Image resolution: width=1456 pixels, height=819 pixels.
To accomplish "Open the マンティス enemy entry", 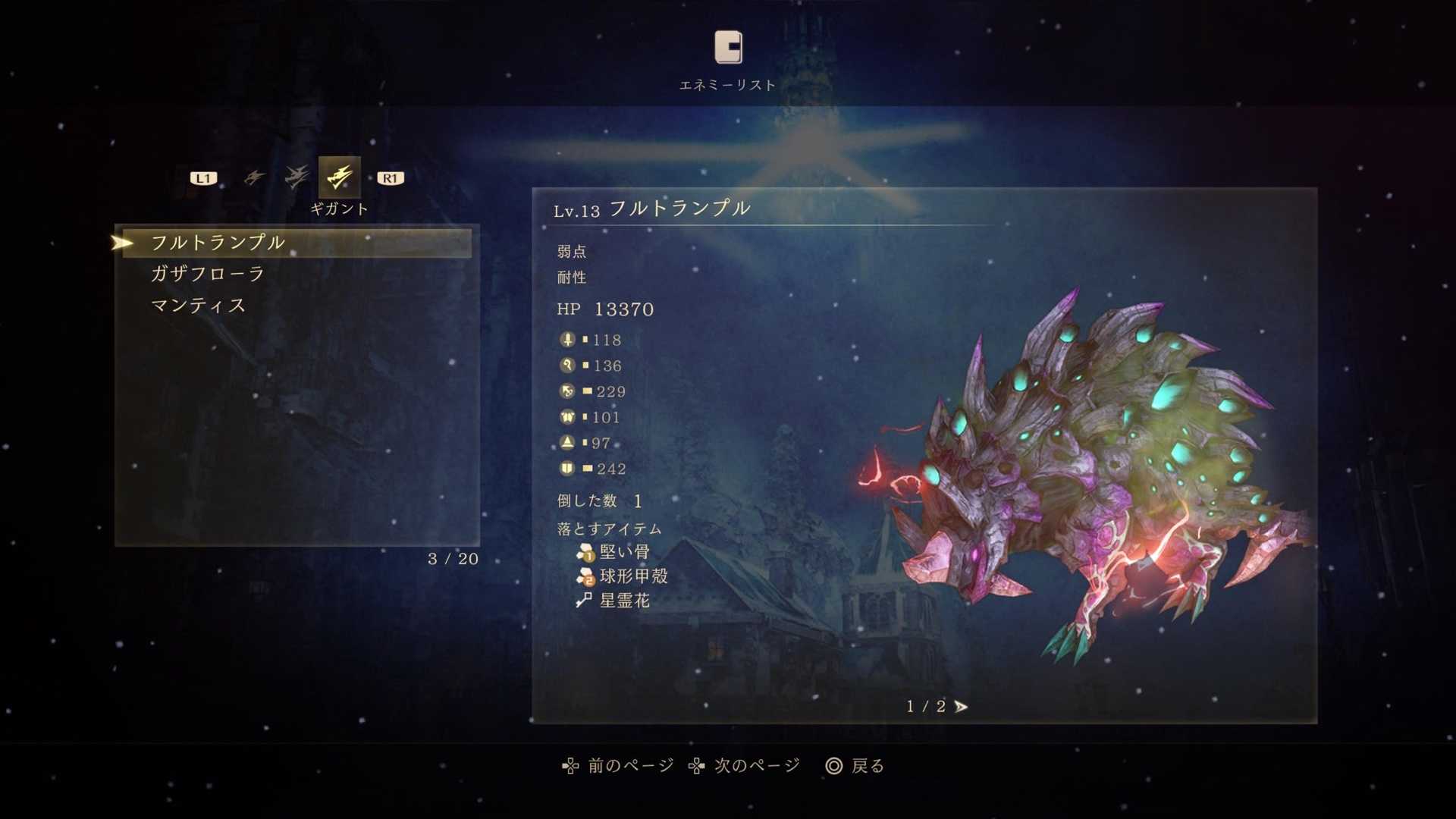I will click(x=198, y=306).
